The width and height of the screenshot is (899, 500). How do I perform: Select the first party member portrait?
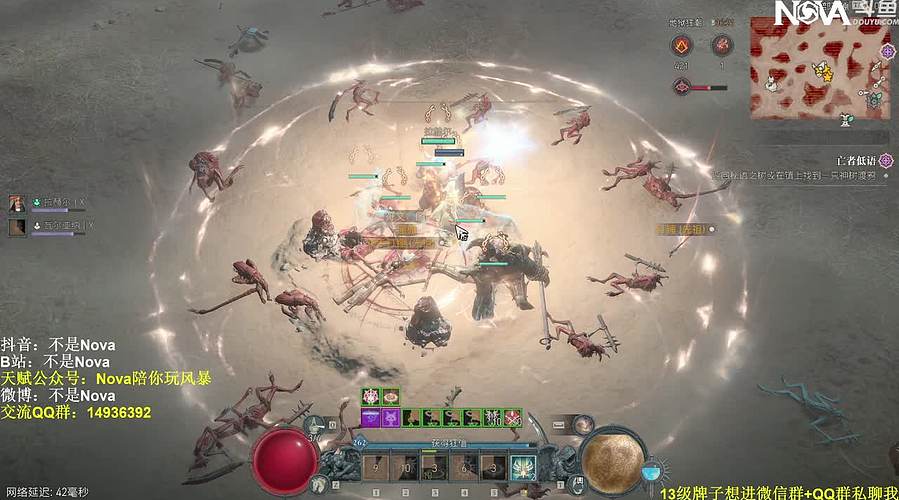tap(17, 204)
